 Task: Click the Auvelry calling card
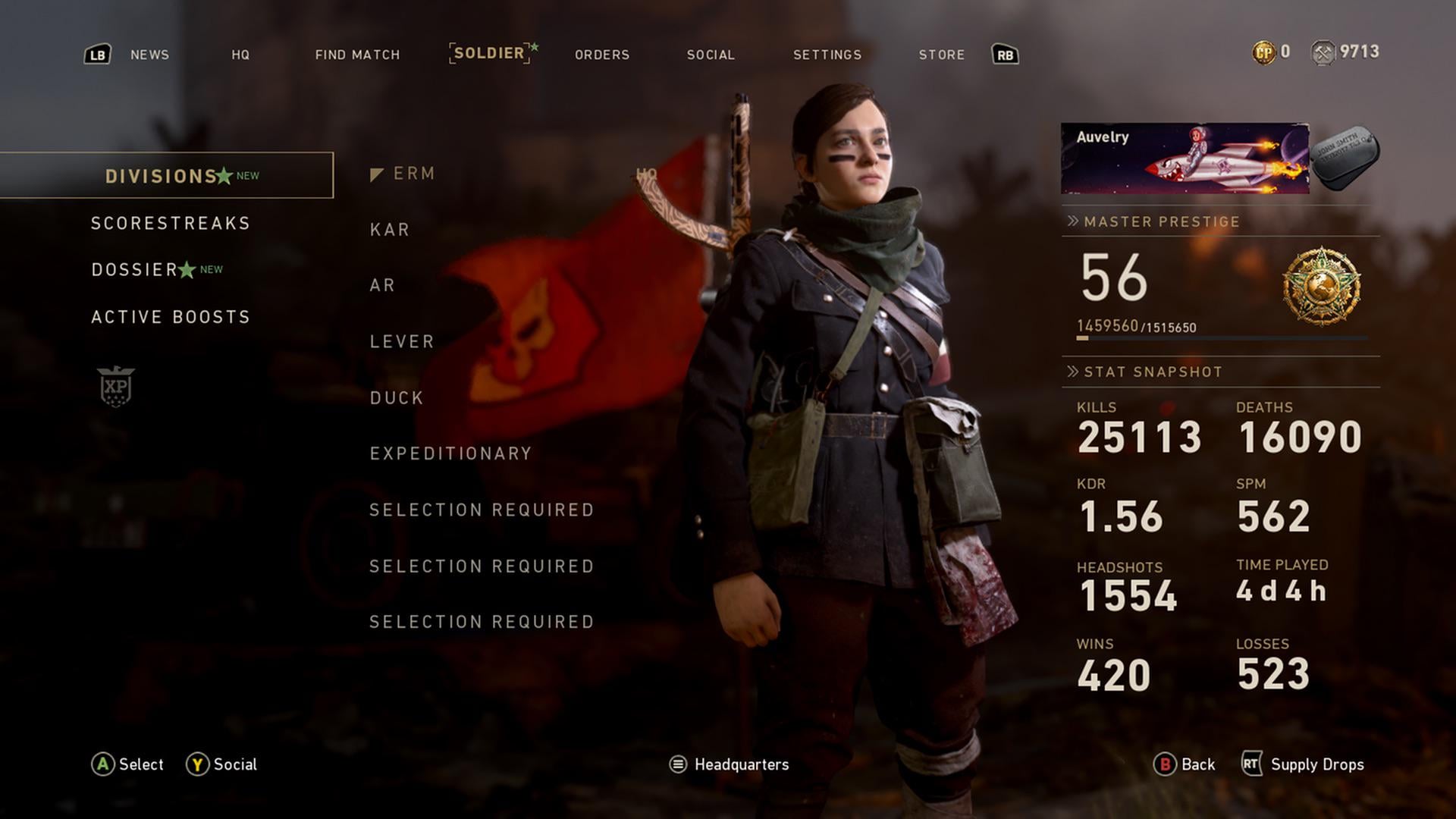(x=1185, y=158)
